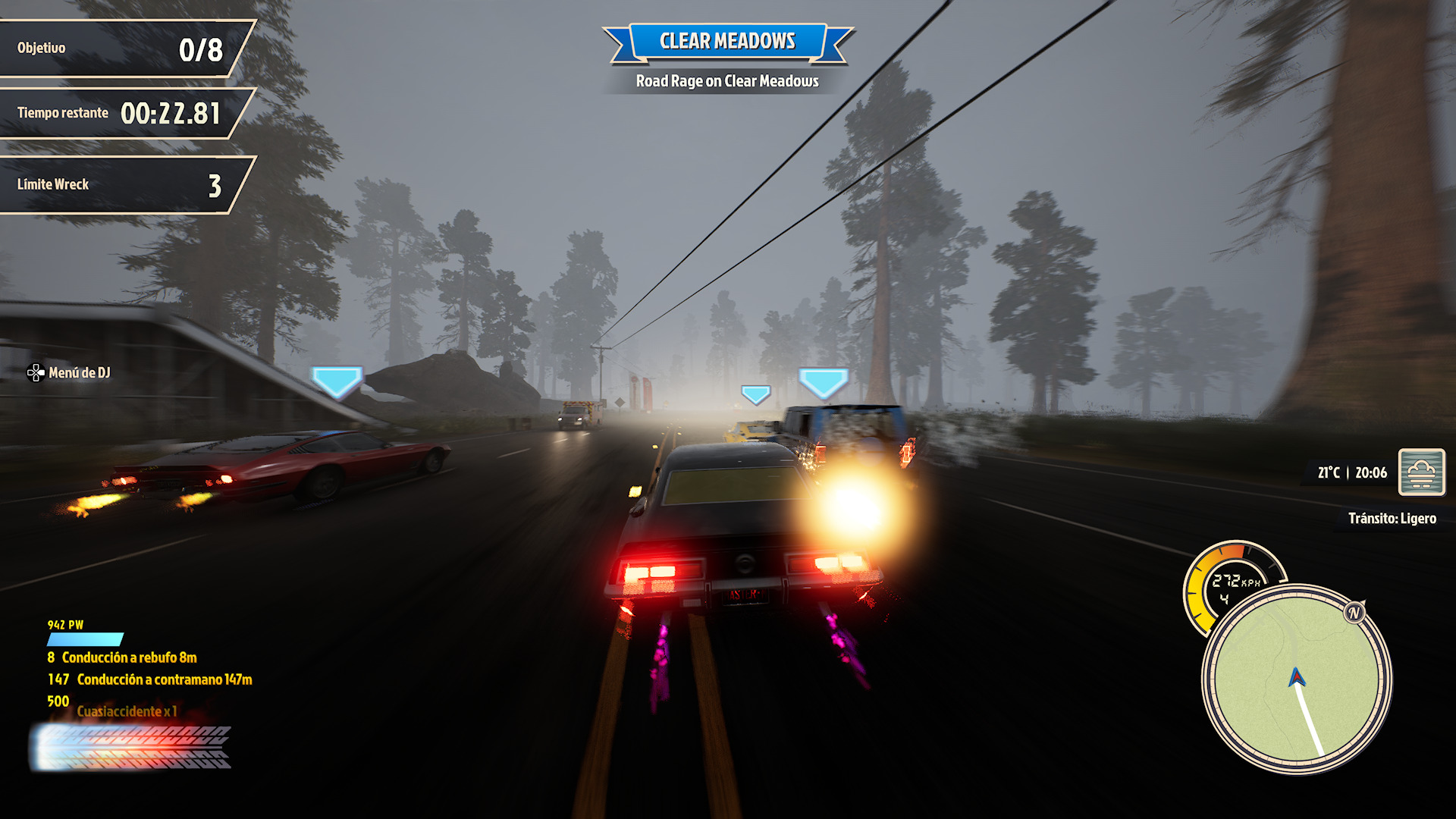Click the Clear Meadows event banner
1456x819 pixels.
pyautogui.click(x=727, y=41)
